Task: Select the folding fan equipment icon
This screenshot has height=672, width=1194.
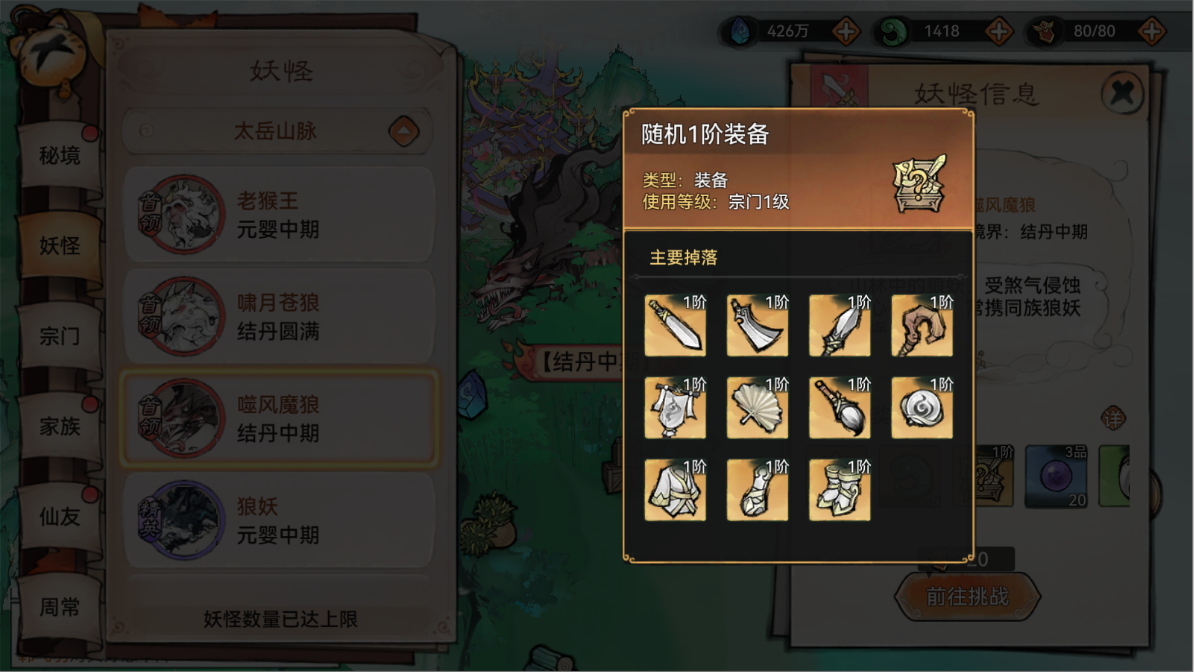Action: pos(757,408)
